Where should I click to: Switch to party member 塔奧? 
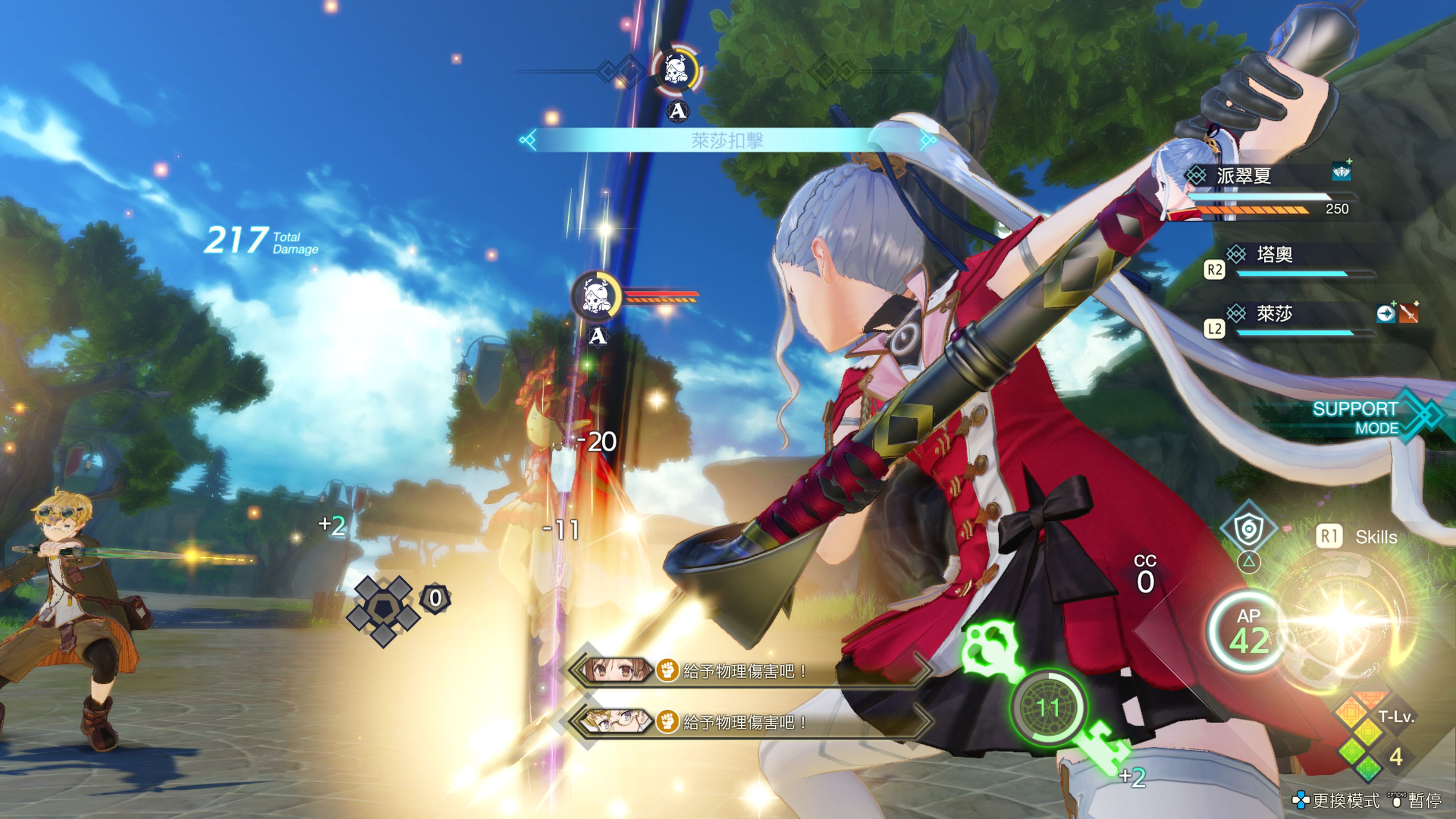coord(1274,255)
